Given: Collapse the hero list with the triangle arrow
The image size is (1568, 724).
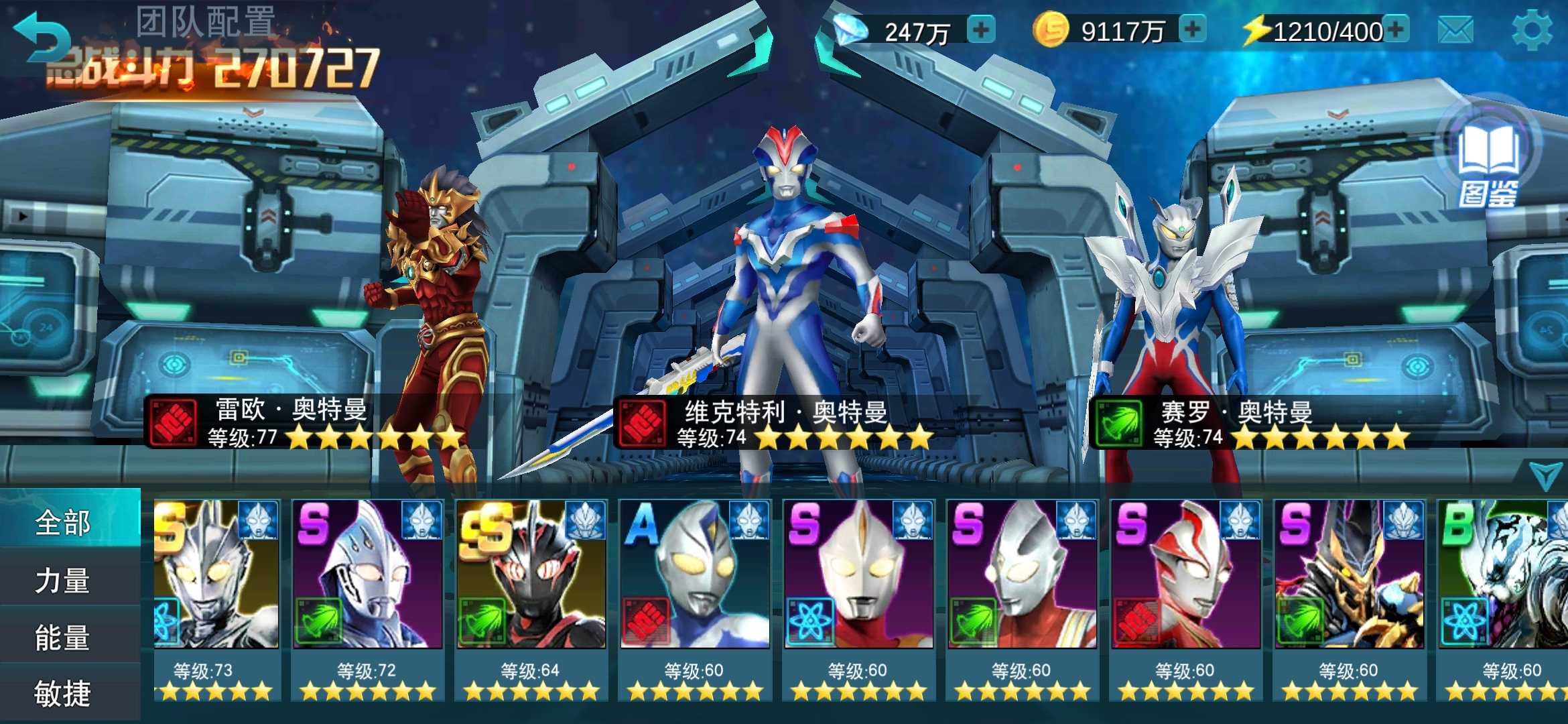Looking at the screenshot, I should [1545, 475].
